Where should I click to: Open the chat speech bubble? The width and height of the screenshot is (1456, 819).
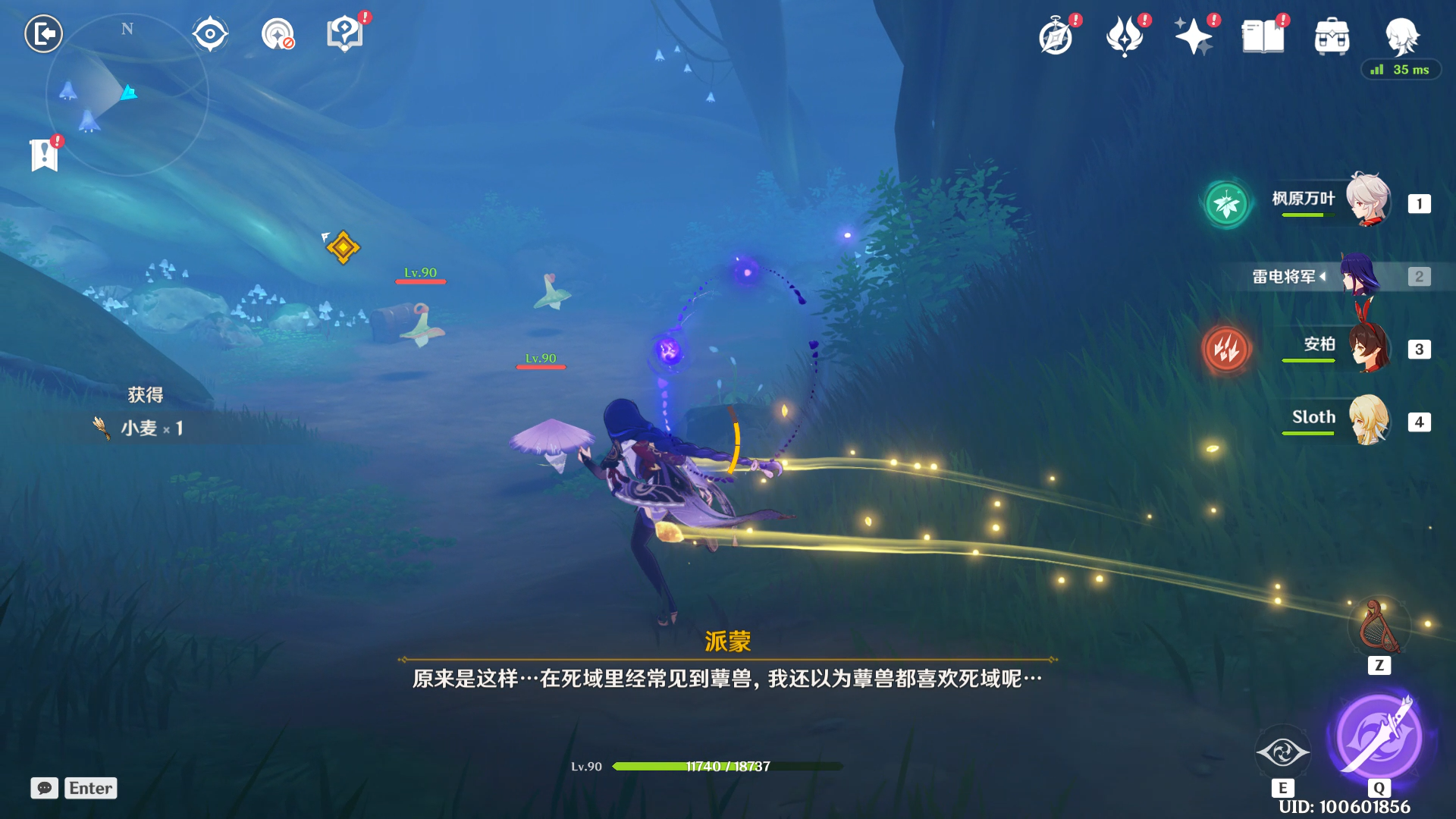tap(45, 788)
